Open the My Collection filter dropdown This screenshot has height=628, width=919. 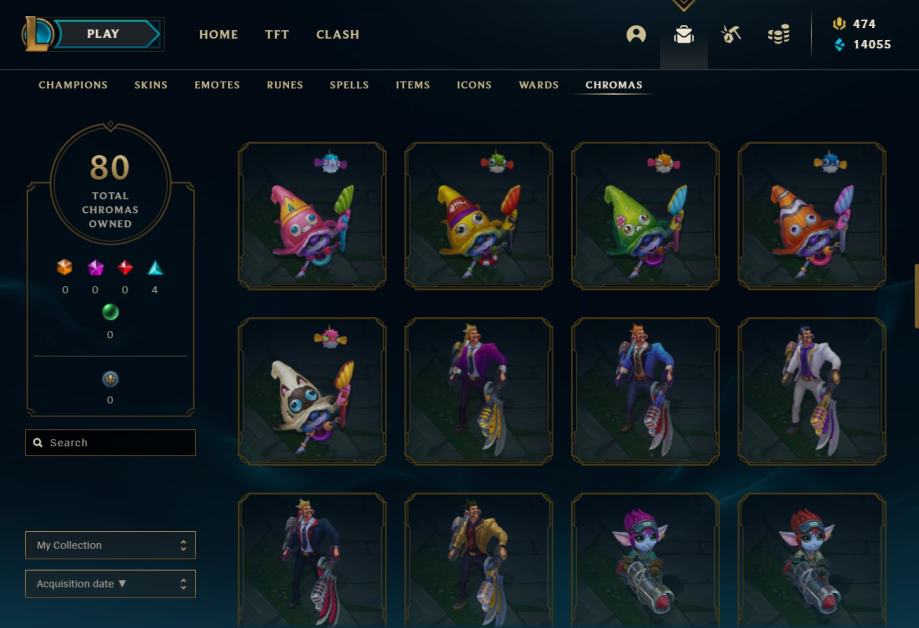tap(110, 545)
